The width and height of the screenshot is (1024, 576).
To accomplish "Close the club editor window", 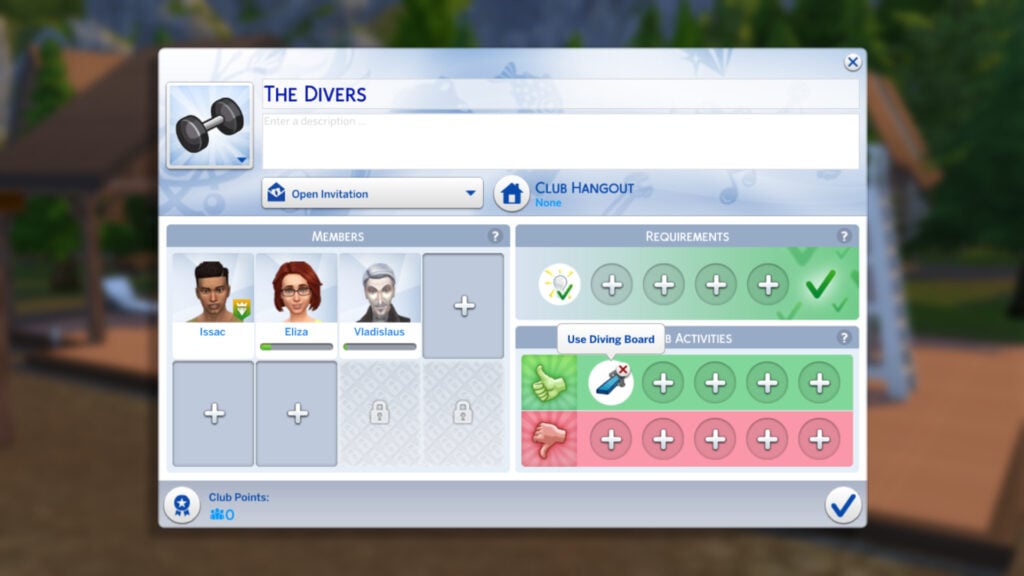I will pyautogui.click(x=852, y=62).
